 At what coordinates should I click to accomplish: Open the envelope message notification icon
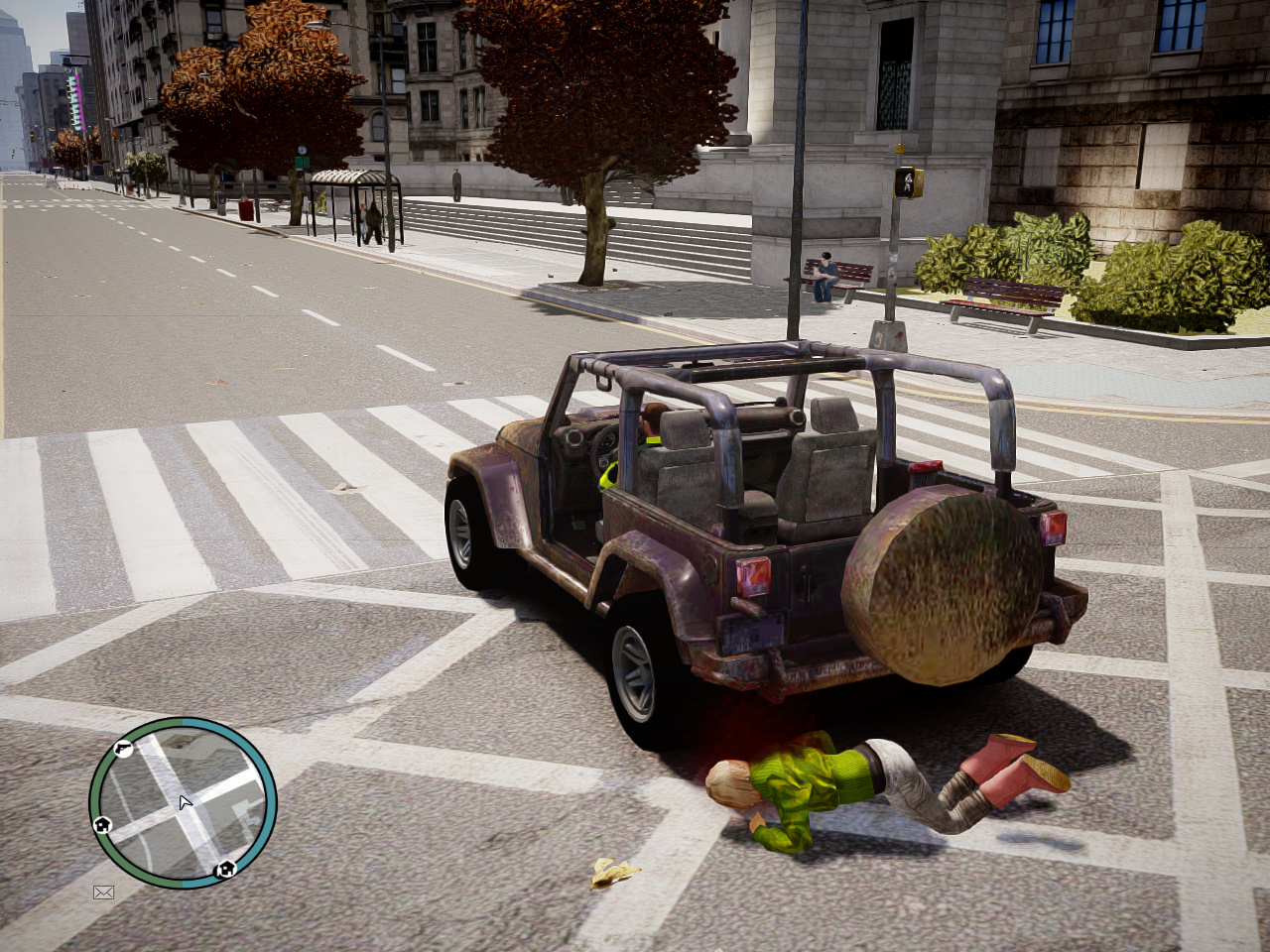point(103,892)
